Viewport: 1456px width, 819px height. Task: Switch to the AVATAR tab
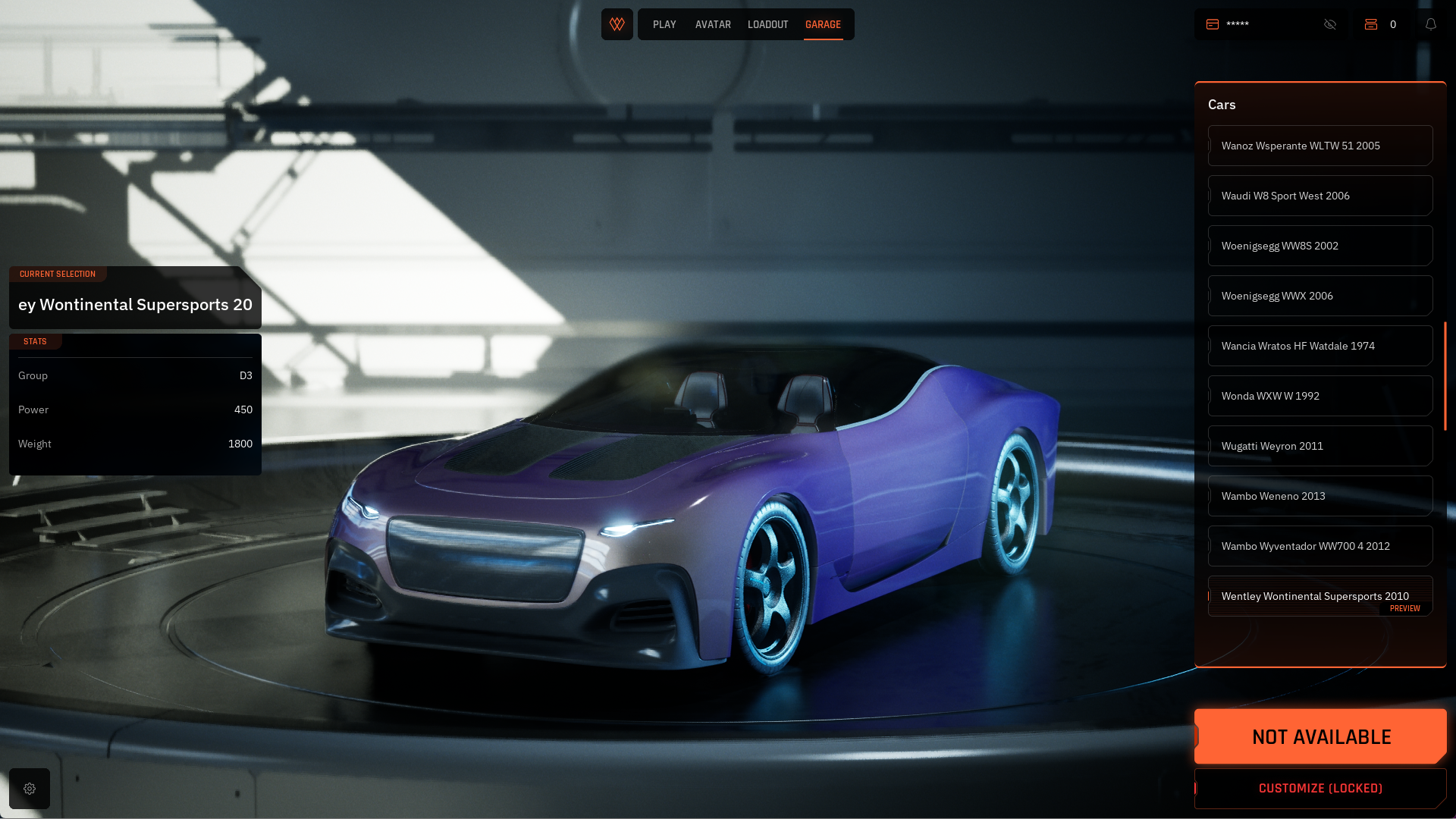point(713,25)
